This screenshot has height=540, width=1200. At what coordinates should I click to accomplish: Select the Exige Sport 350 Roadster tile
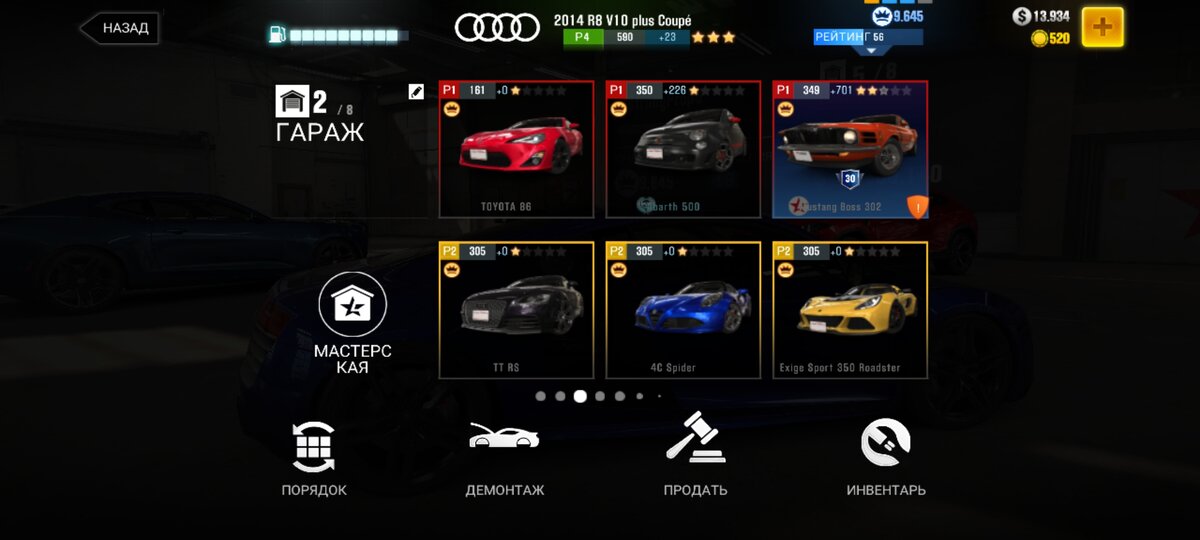pyautogui.click(x=850, y=311)
